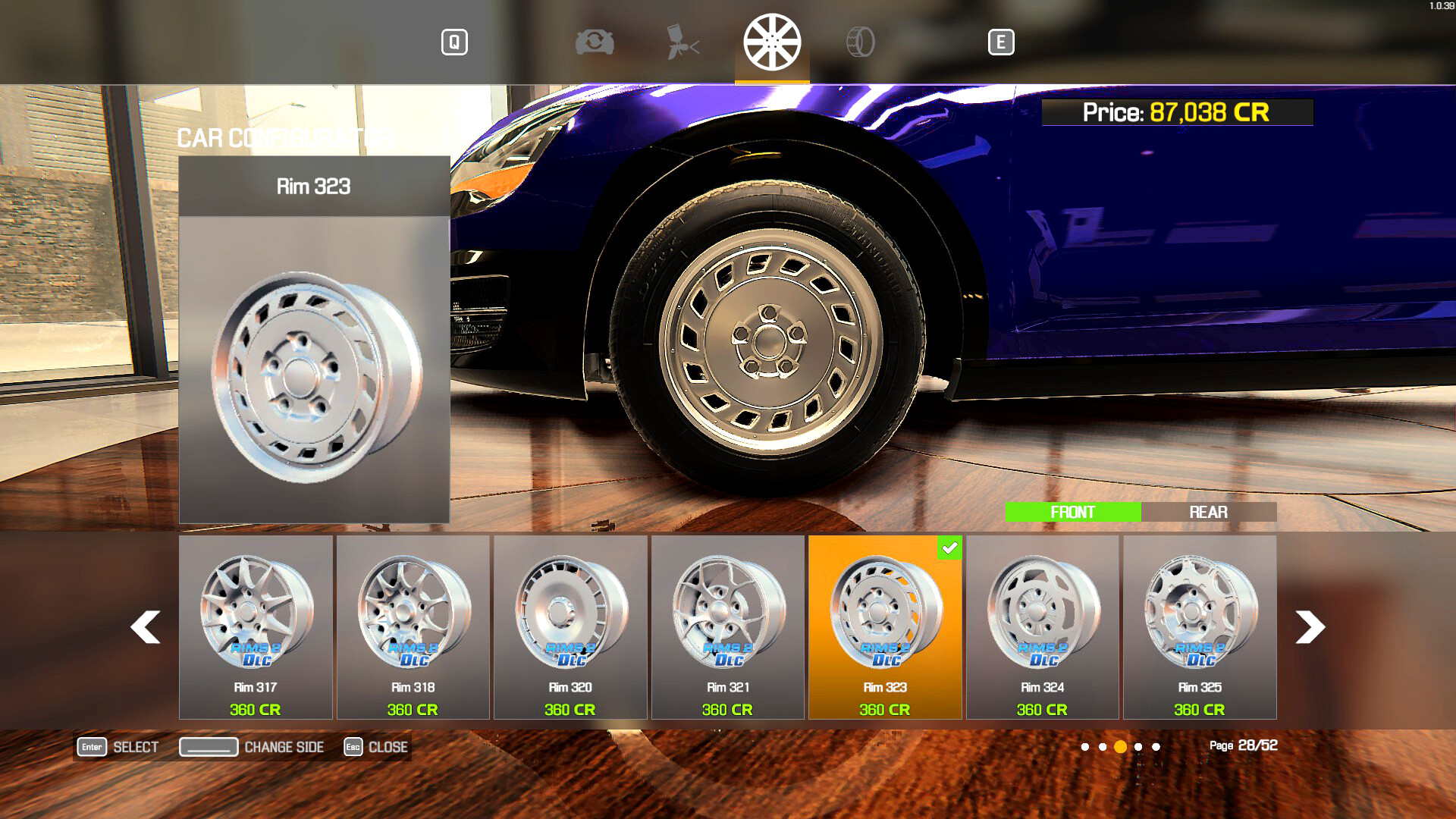Open the rims wheel tab
The height and width of the screenshot is (819, 1456).
click(x=772, y=42)
